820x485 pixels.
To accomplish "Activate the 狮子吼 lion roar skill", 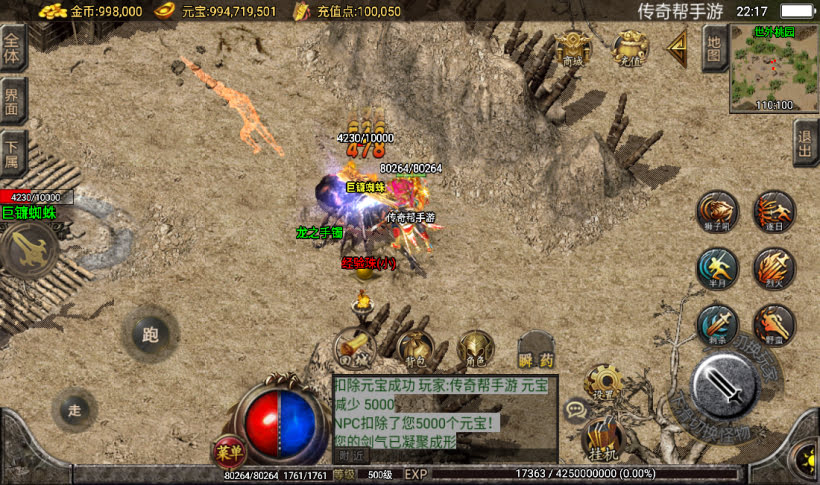I will (x=717, y=210).
